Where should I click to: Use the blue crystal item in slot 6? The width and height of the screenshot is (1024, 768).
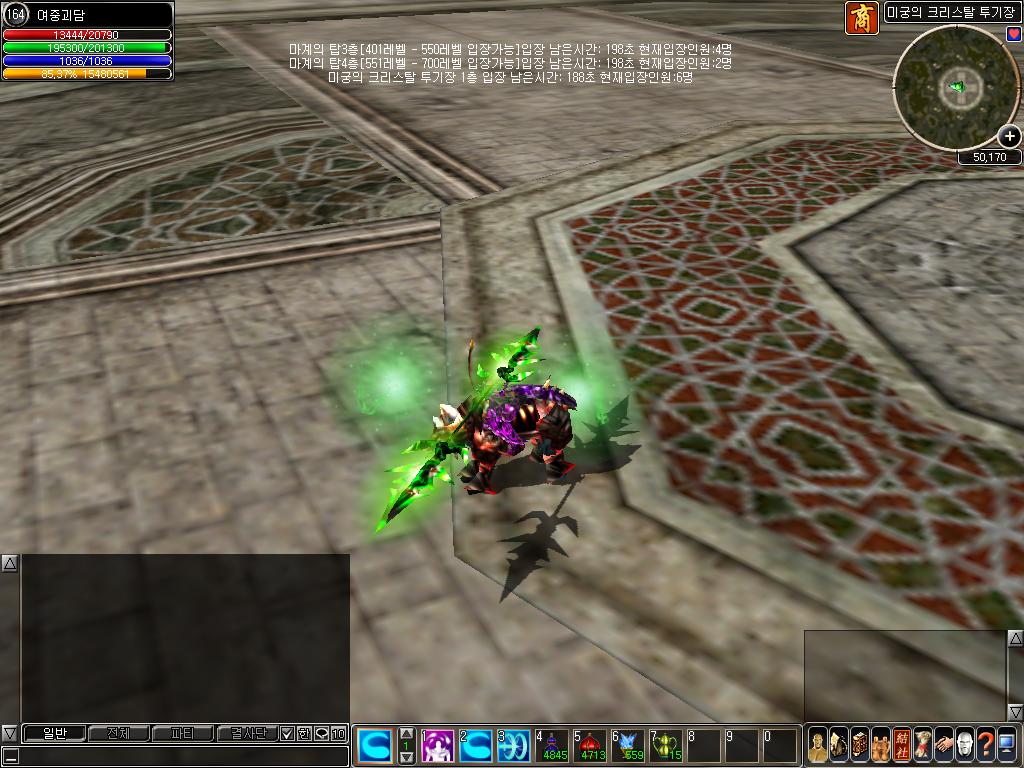[628, 746]
